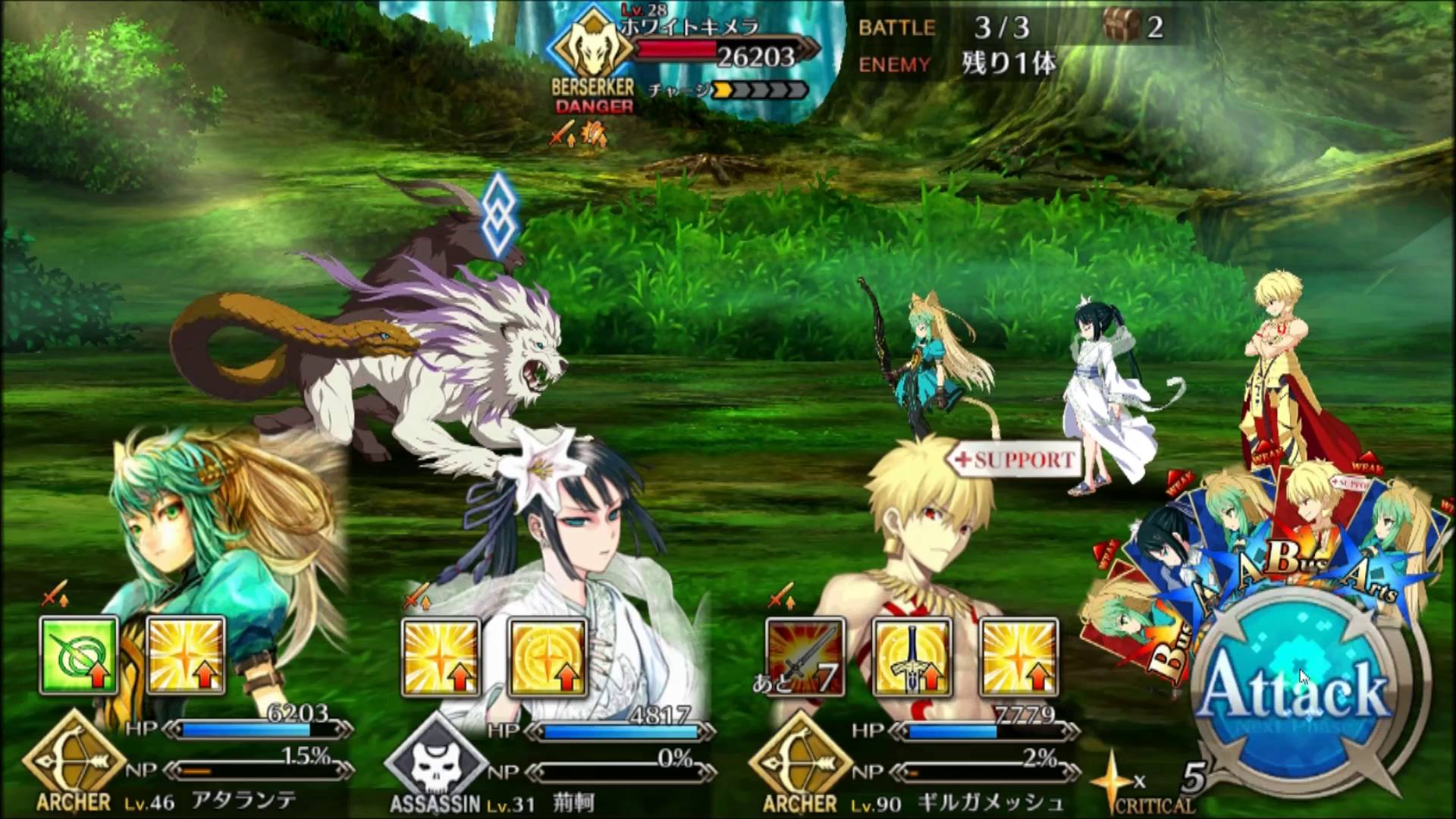1456x819 pixels.
Task: Open Atalante's Archer class status plate
Action: pyautogui.click(x=74, y=762)
